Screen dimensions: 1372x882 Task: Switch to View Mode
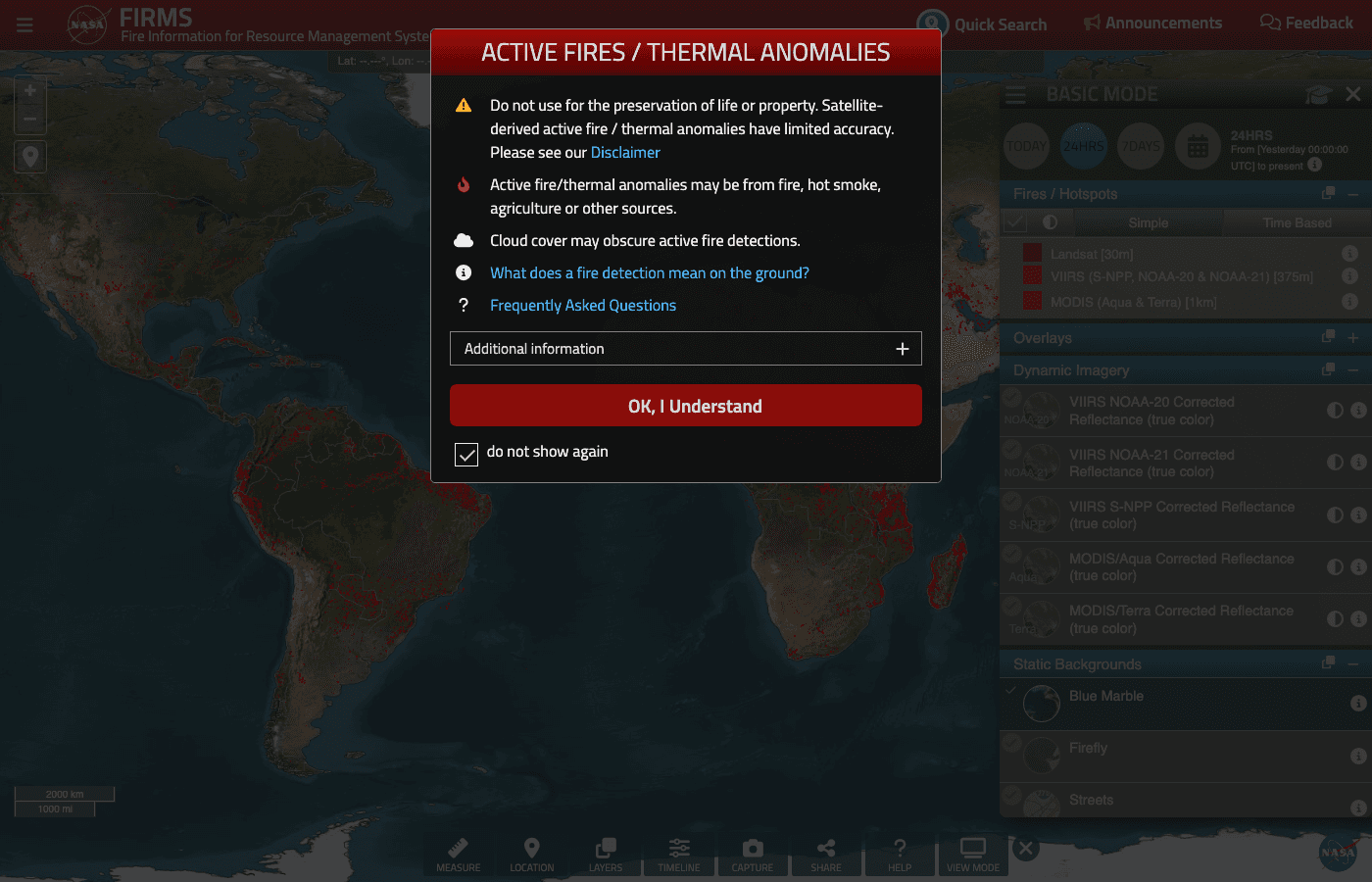point(972,854)
